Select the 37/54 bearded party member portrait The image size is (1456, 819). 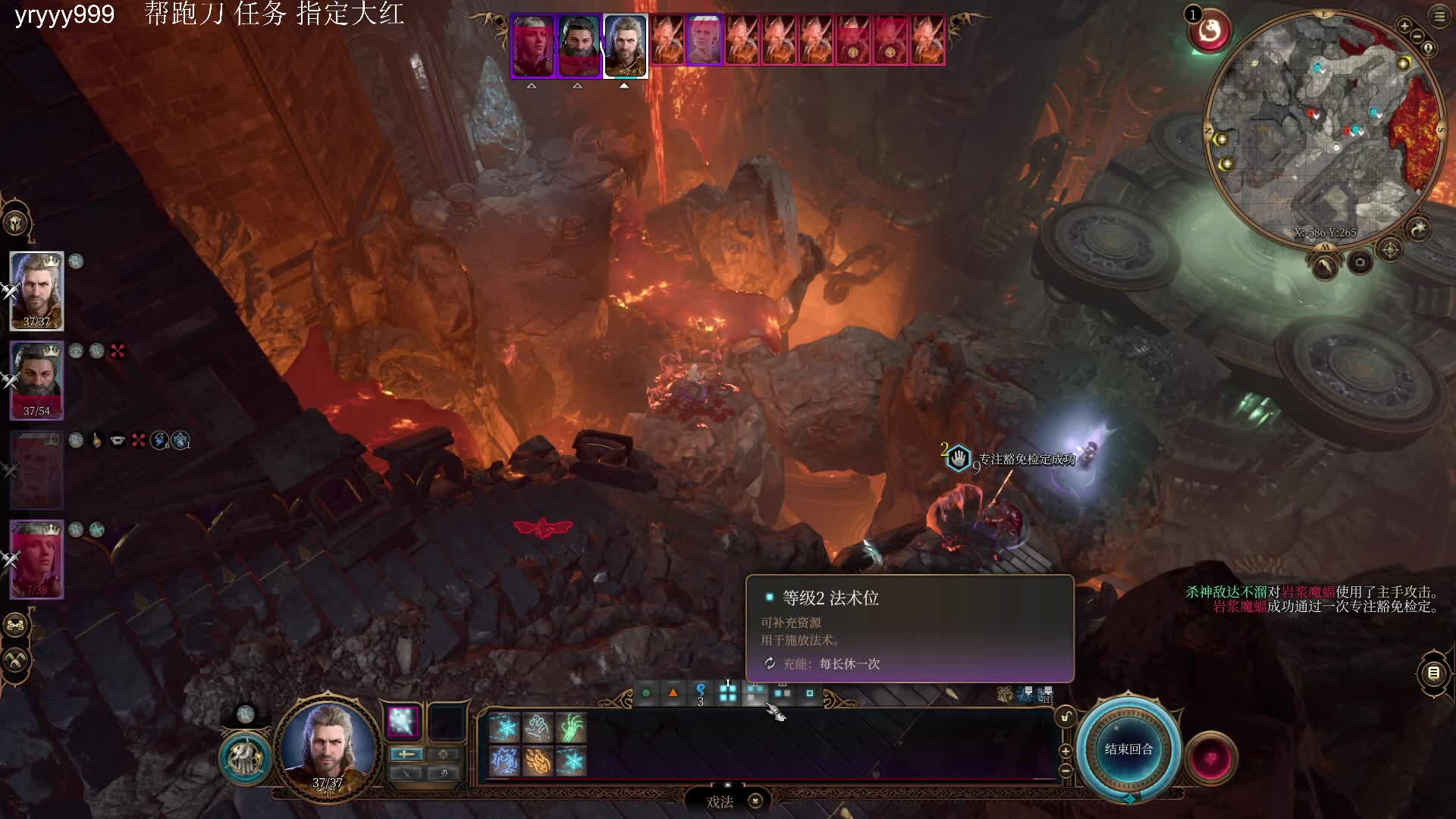coord(36,380)
